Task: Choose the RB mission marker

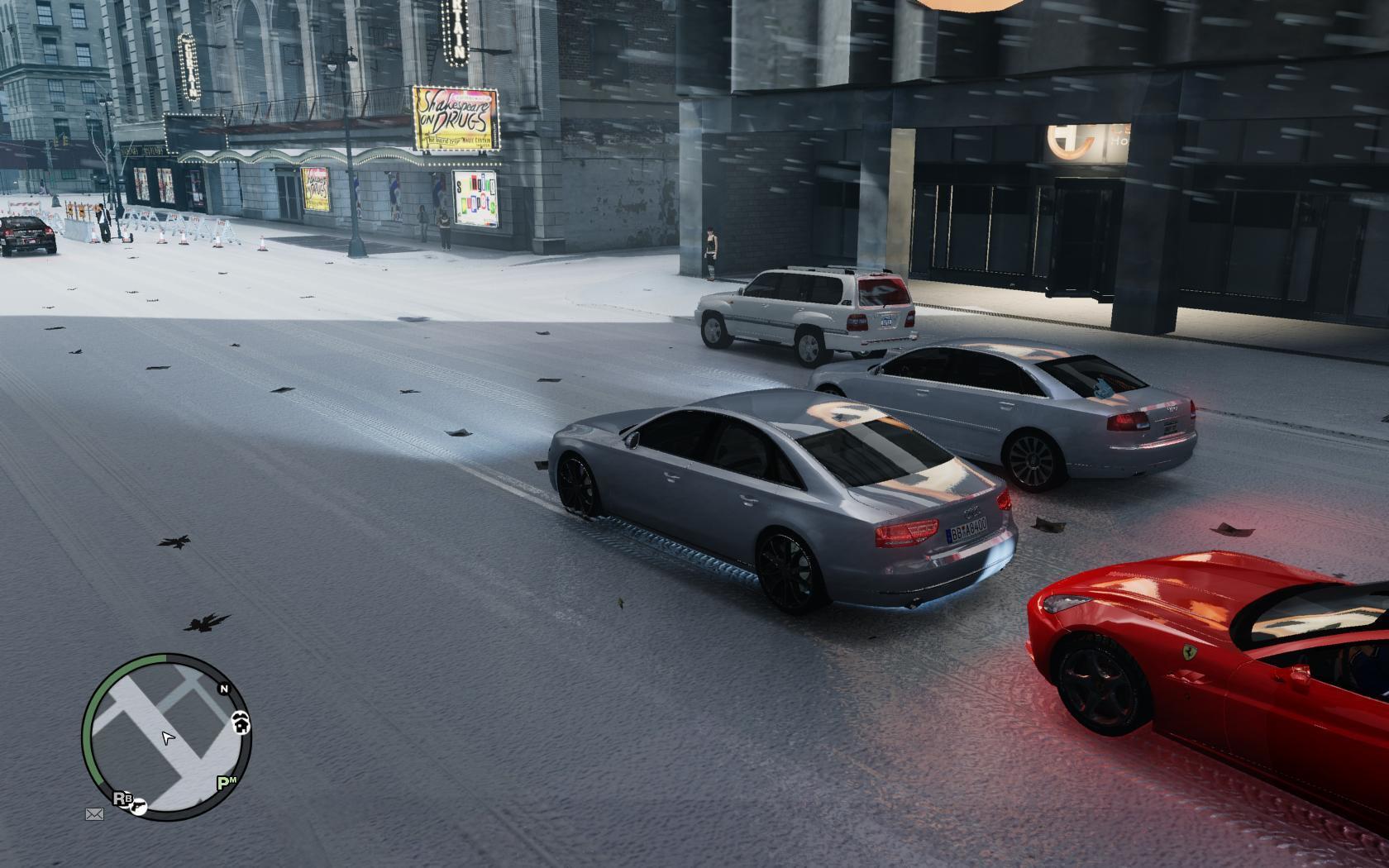Action: coord(122,799)
